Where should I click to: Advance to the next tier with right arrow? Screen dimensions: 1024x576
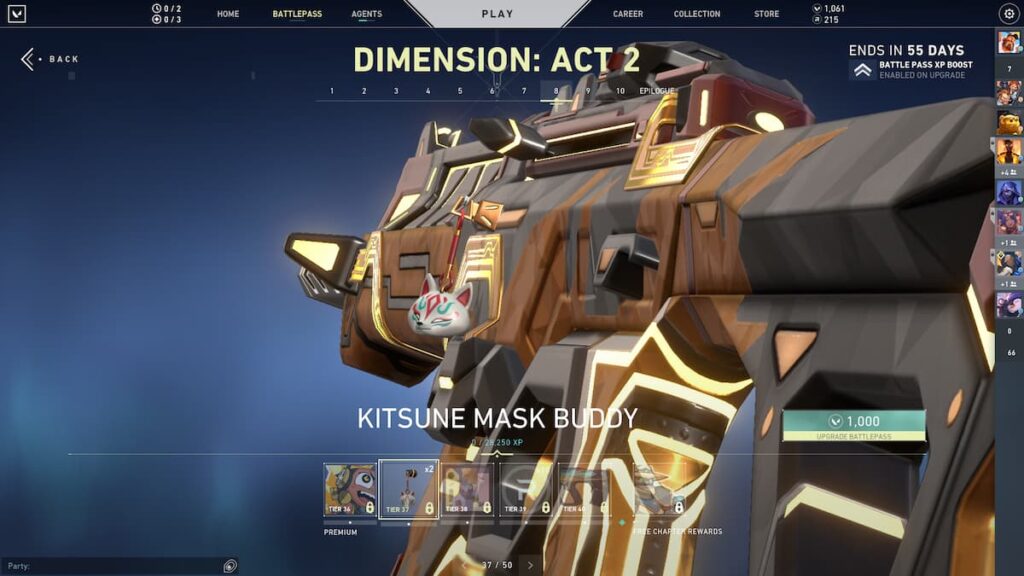530,565
